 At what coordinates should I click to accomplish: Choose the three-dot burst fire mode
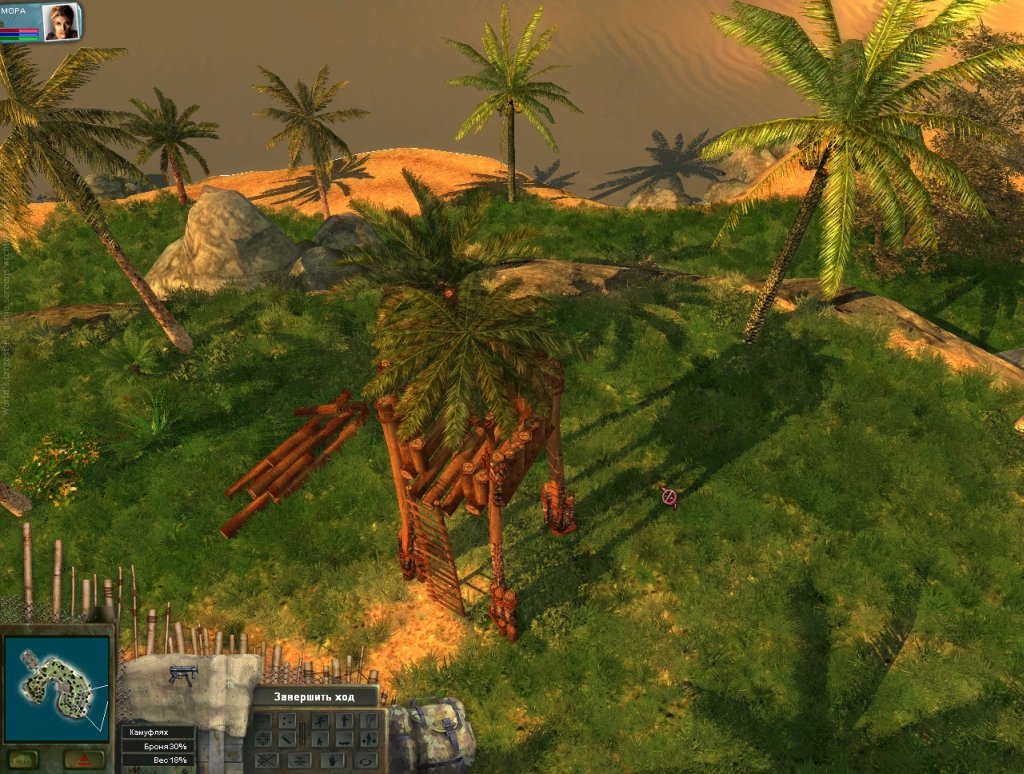[x=287, y=720]
